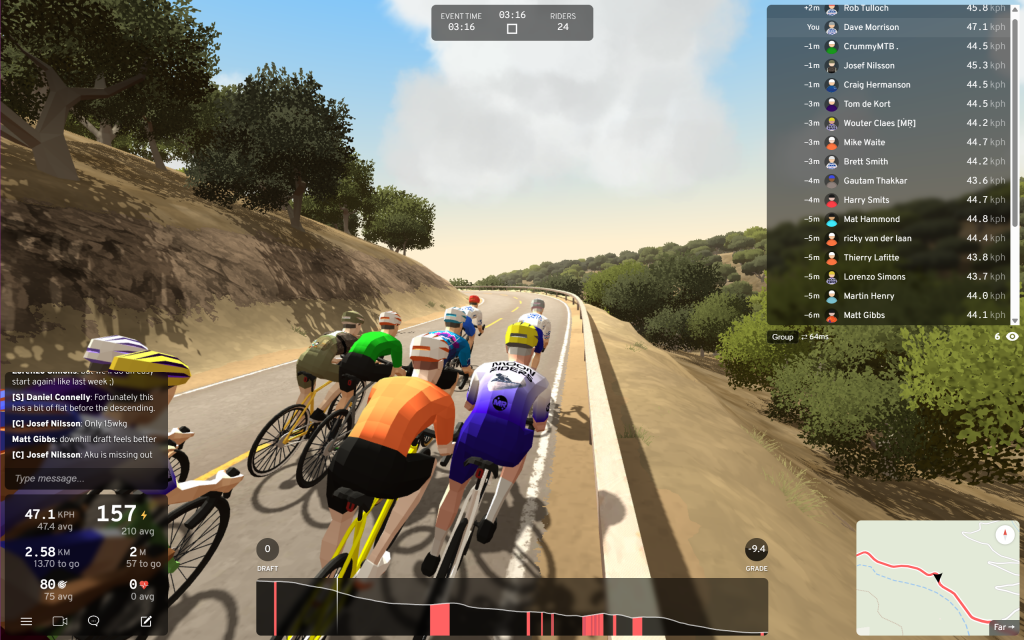
Task: Click the minimap compass button
Action: (1005, 535)
